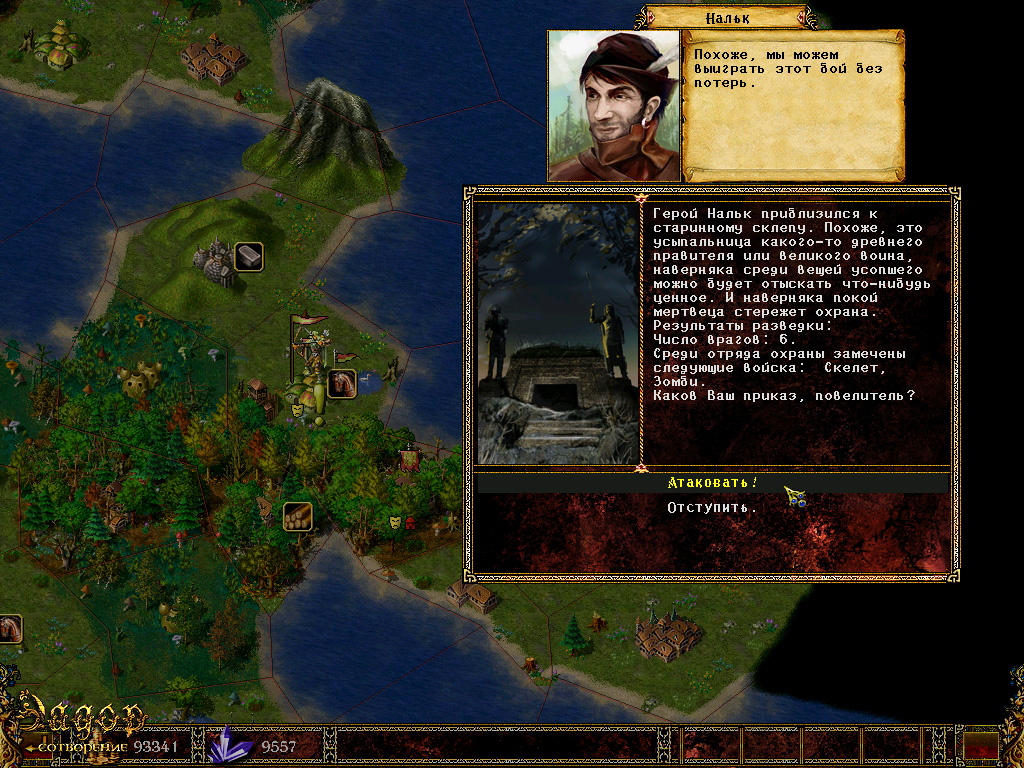
Task: Select the iron ingot resource marker
Action: coord(248,257)
